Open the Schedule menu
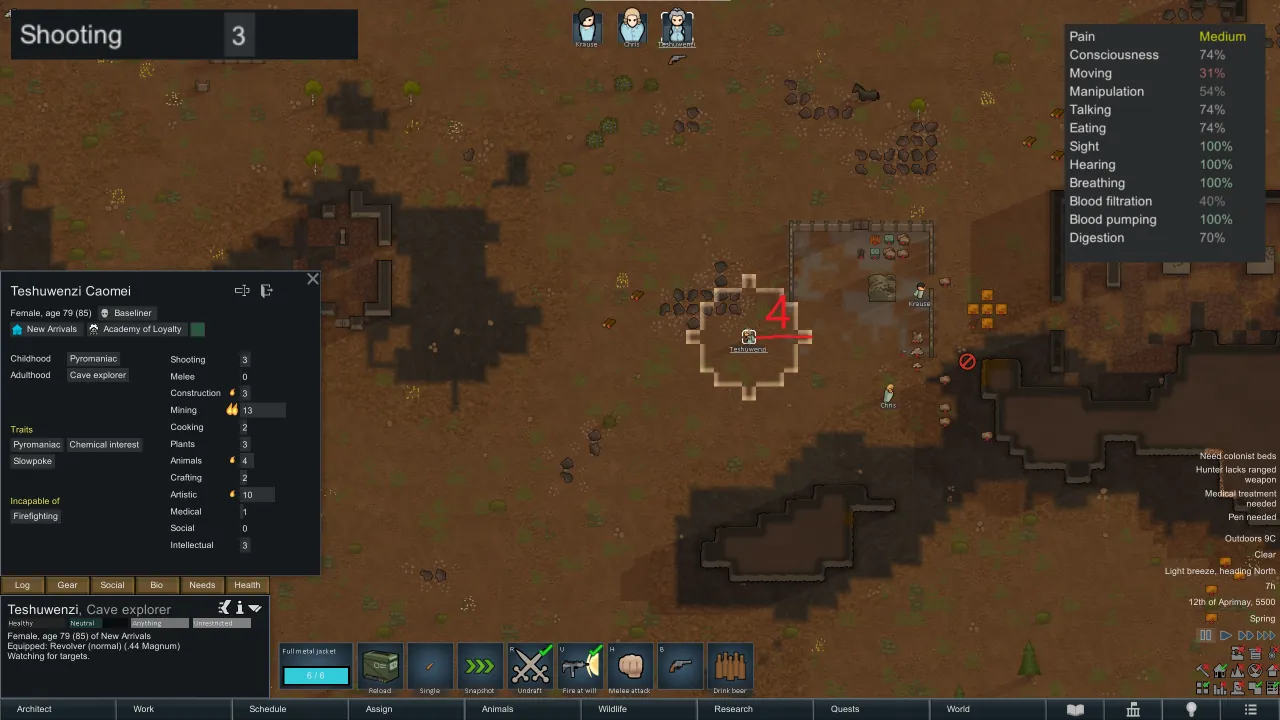 [267, 709]
